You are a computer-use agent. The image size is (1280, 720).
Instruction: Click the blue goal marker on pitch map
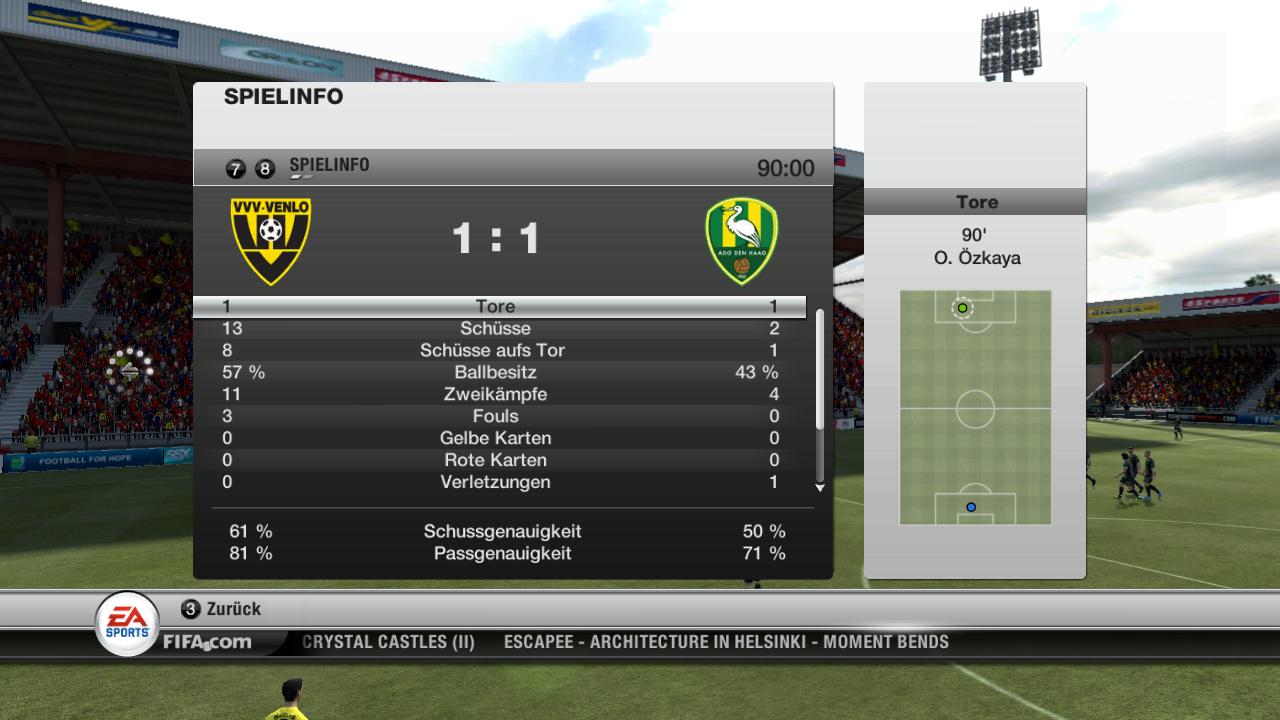pos(970,507)
